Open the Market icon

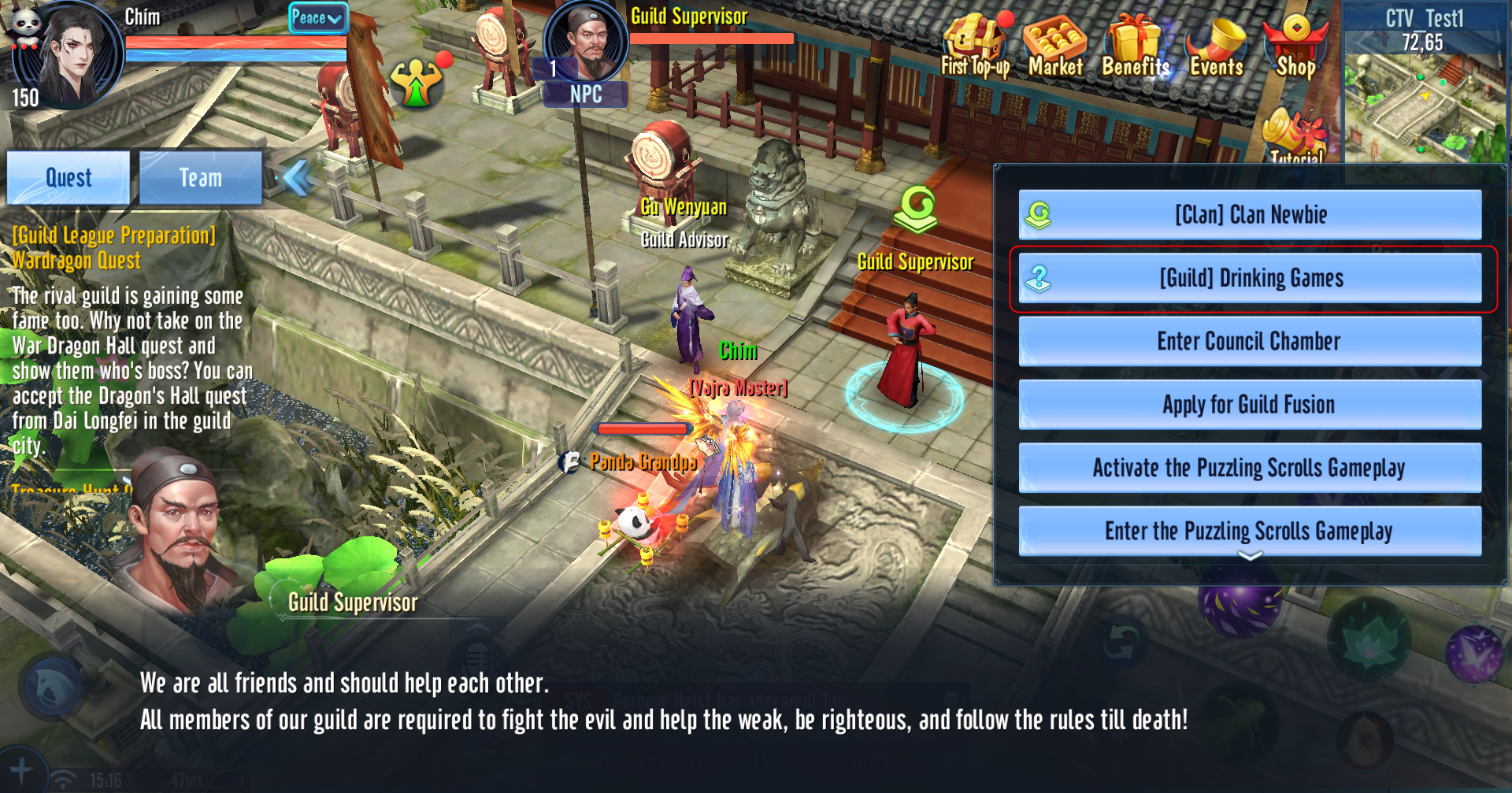(x=1055, y=47)
